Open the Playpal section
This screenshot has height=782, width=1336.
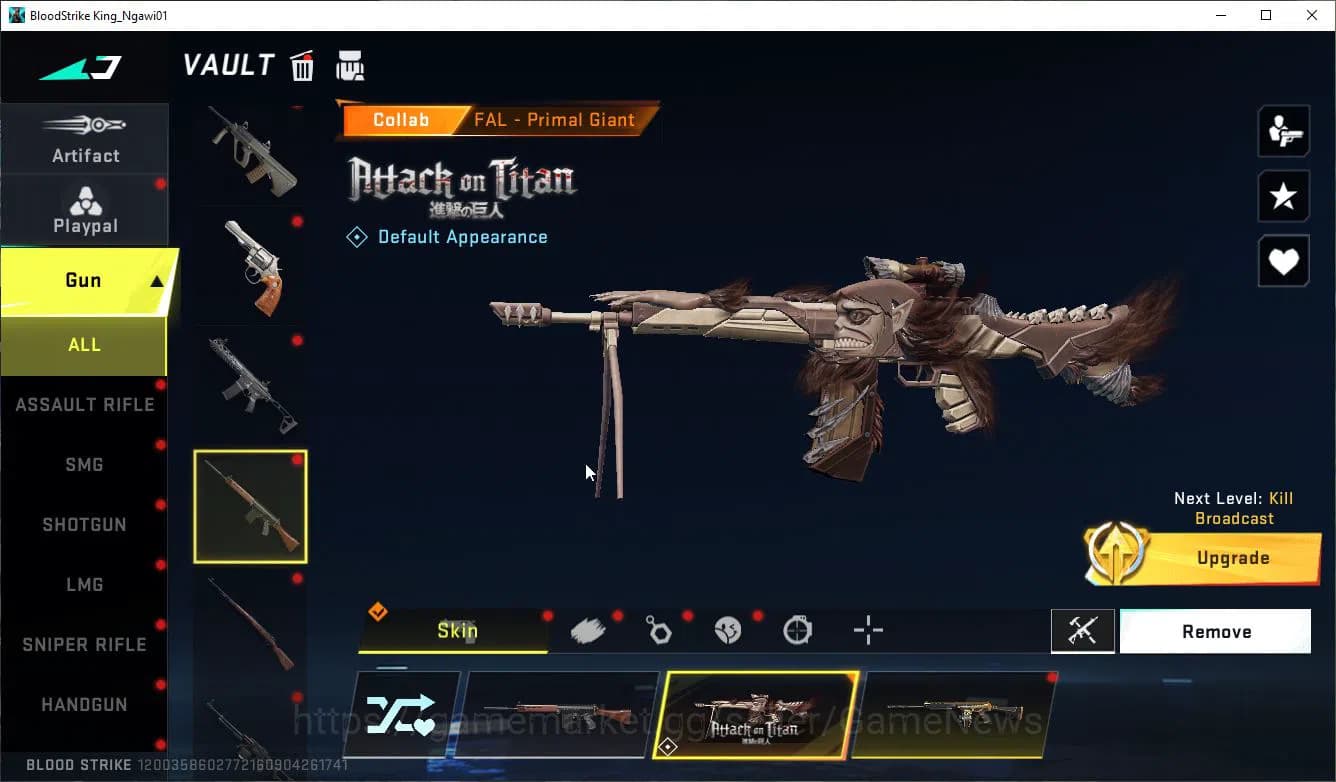click(x=85, y=210)
